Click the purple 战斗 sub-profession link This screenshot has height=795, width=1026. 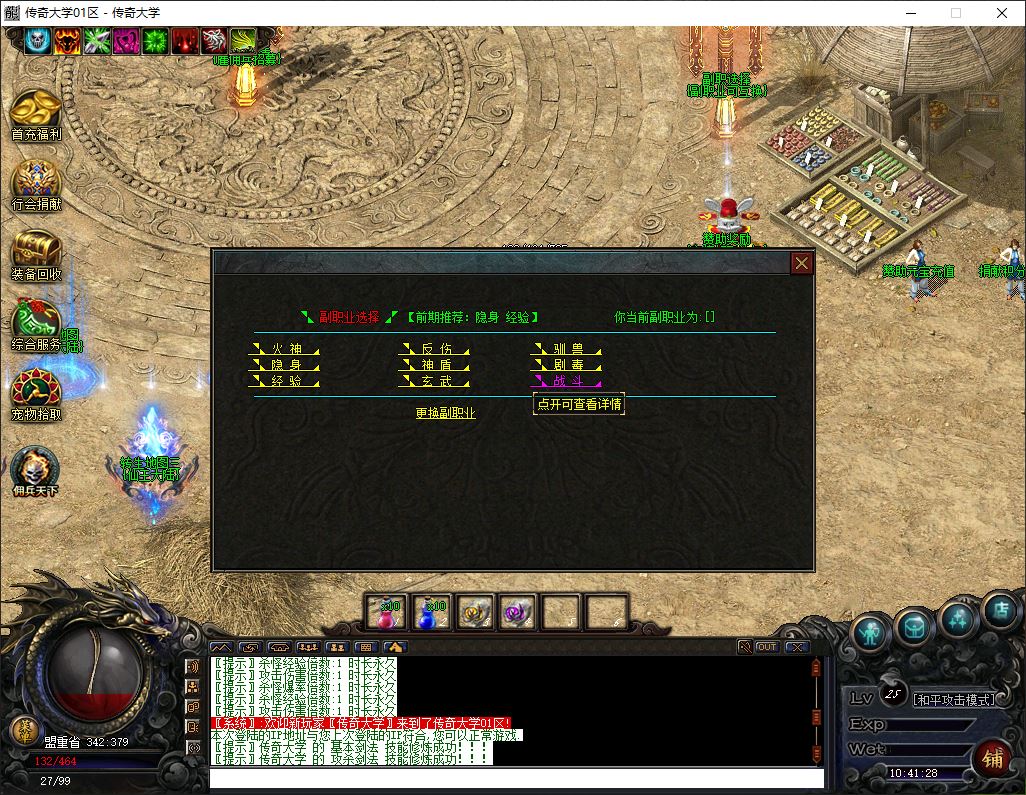[567, 381]
